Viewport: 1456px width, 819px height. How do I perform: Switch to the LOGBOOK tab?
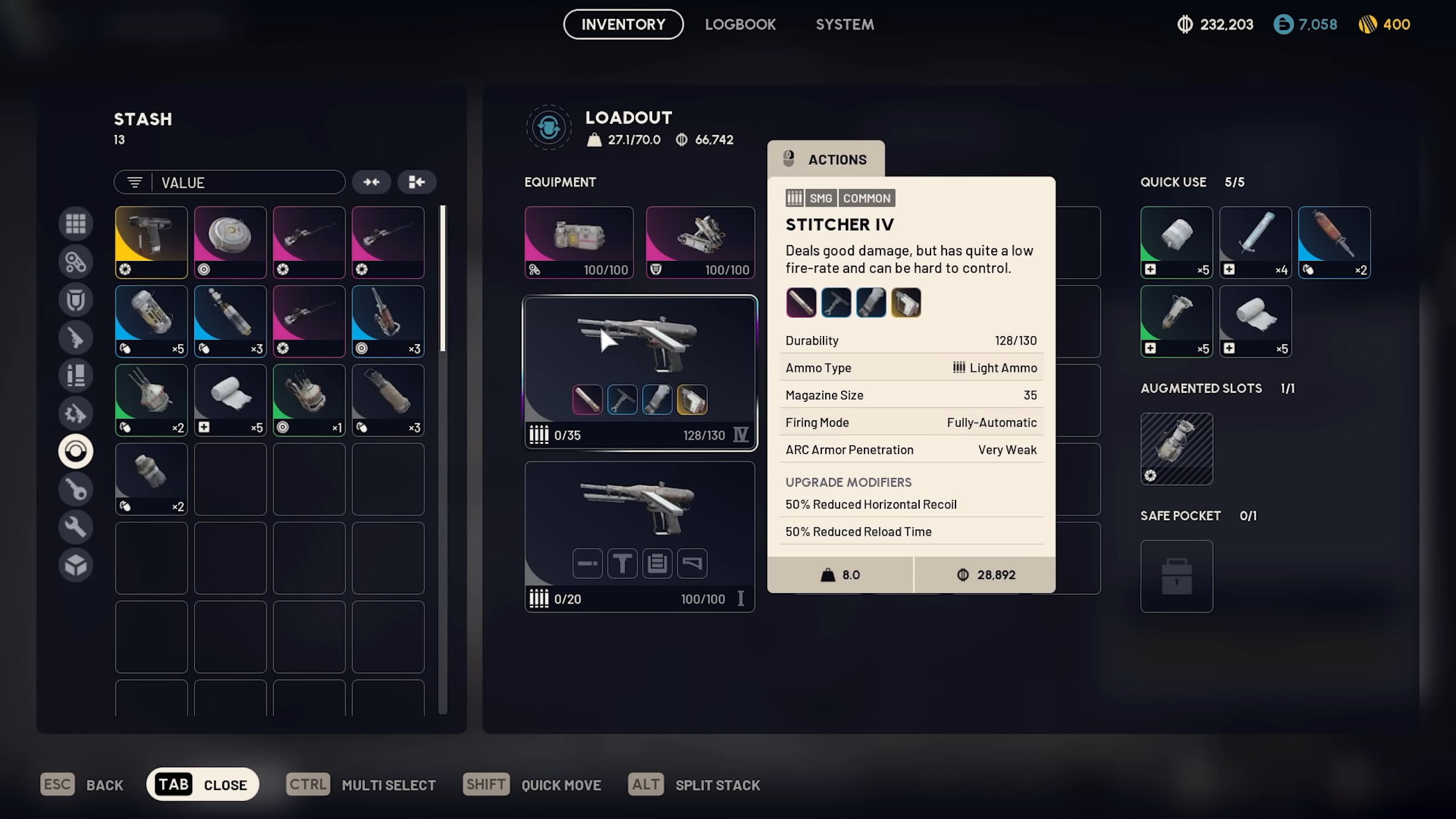[741, 24]
